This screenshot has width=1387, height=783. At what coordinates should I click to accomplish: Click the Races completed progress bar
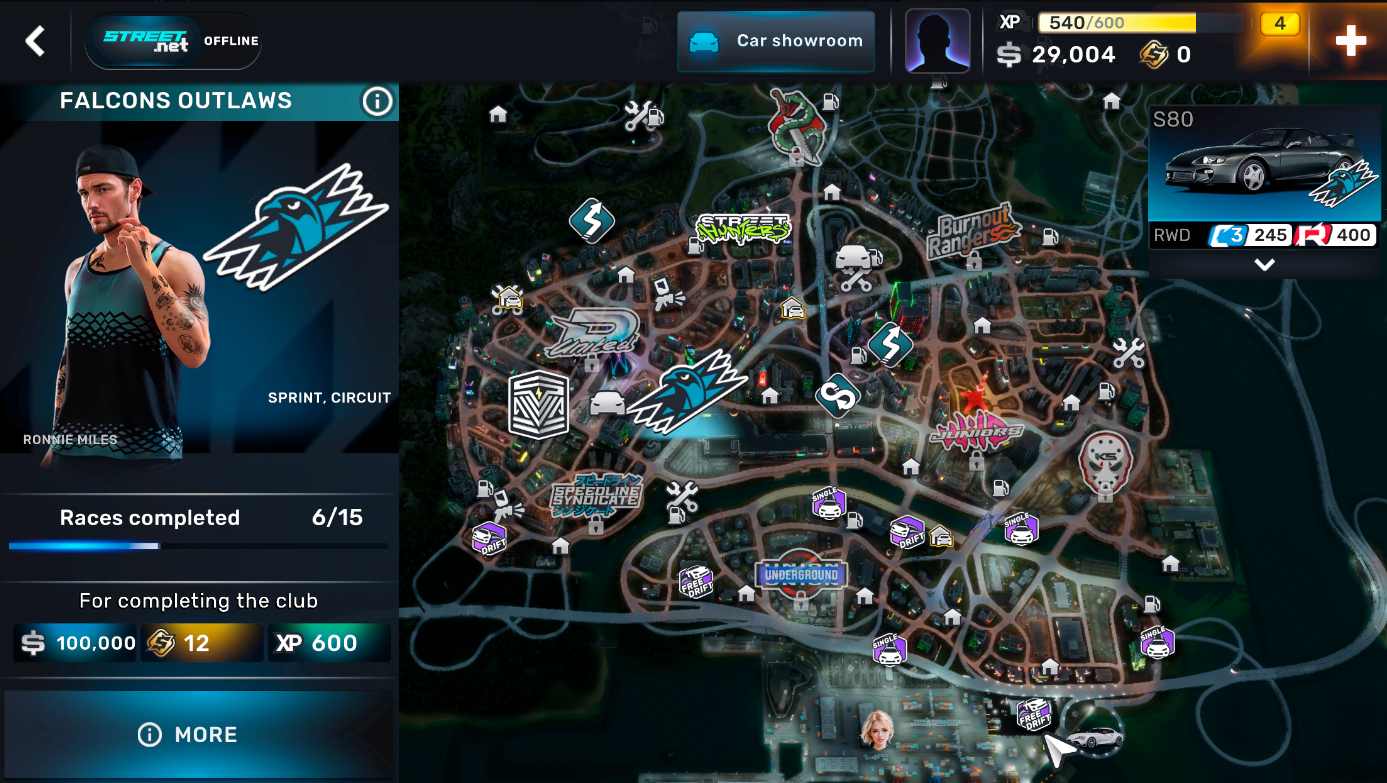[x=197, y=546]
